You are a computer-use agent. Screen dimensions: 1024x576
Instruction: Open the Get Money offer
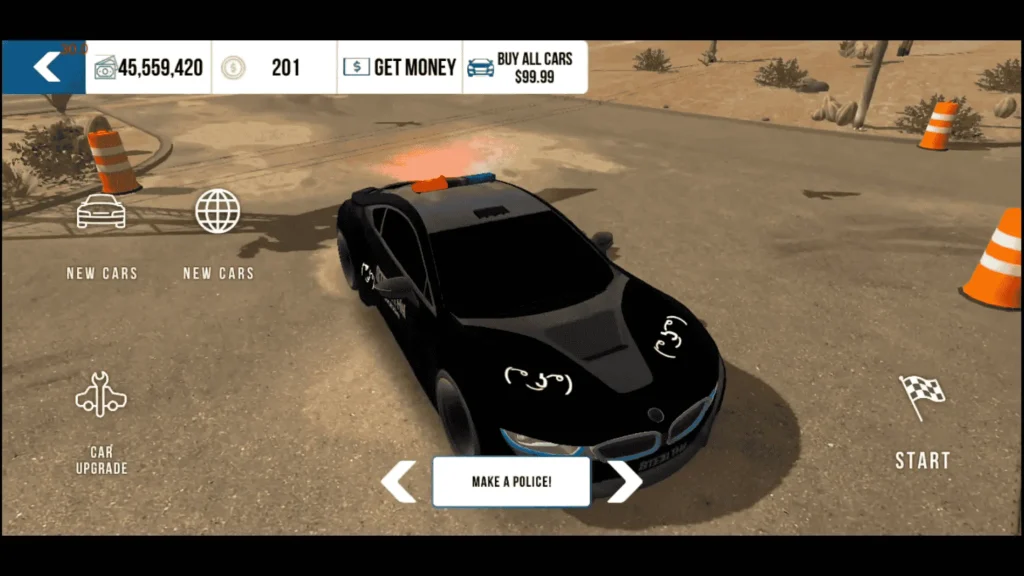(x=399, y=67)
